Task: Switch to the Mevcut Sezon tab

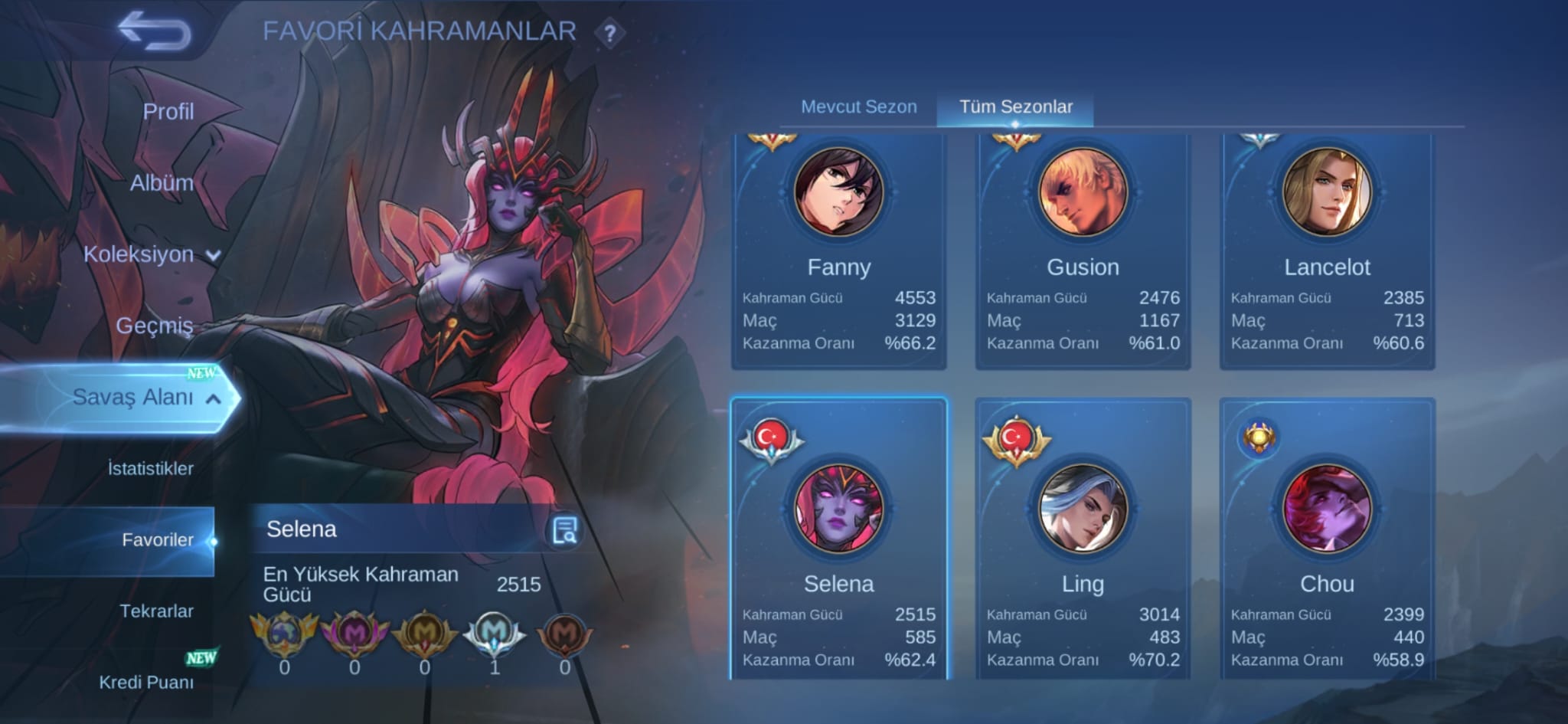Action: tap(858, 106)
